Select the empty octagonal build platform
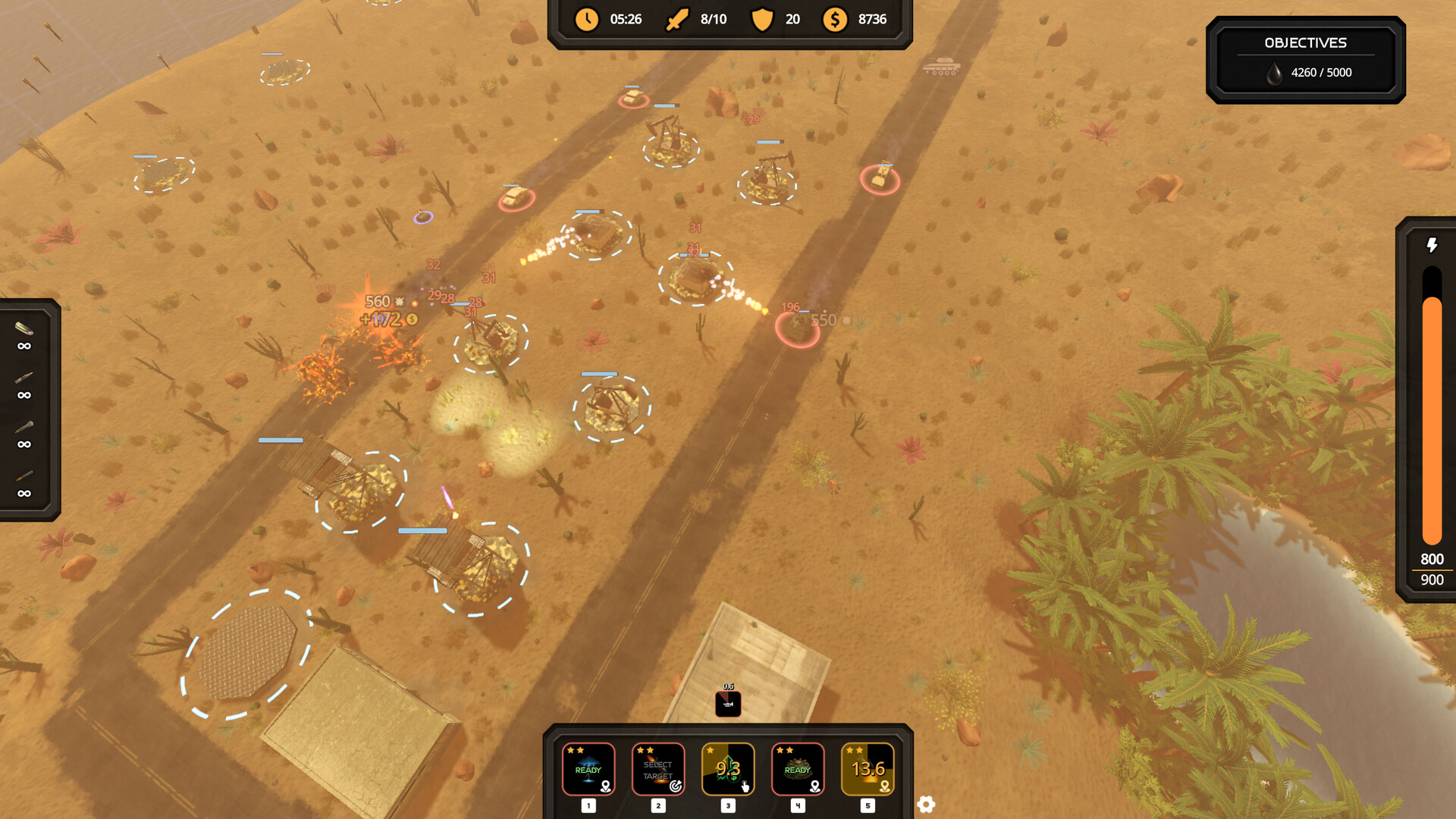The image size is (1456, 819). coord(247,652)
